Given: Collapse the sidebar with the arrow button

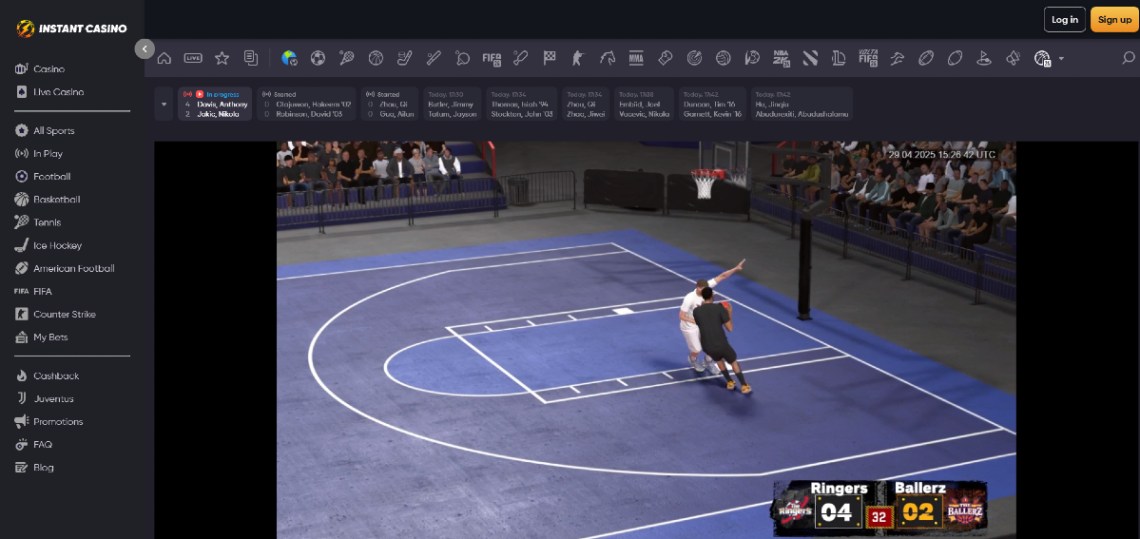Looking at the screenshot, I should pos(145,48).
